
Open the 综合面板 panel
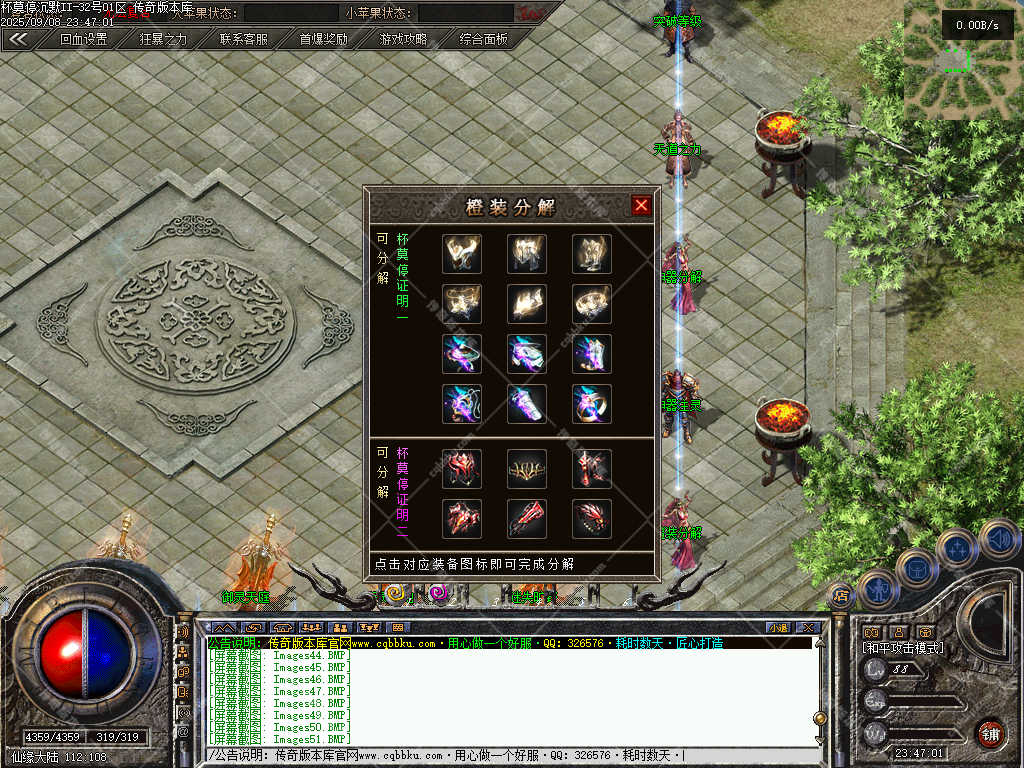click(484, 40)
